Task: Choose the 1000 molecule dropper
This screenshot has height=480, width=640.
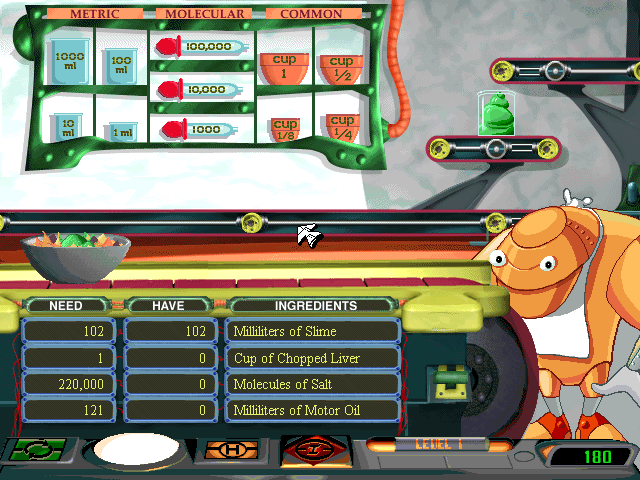Action: tap(202, 129)
